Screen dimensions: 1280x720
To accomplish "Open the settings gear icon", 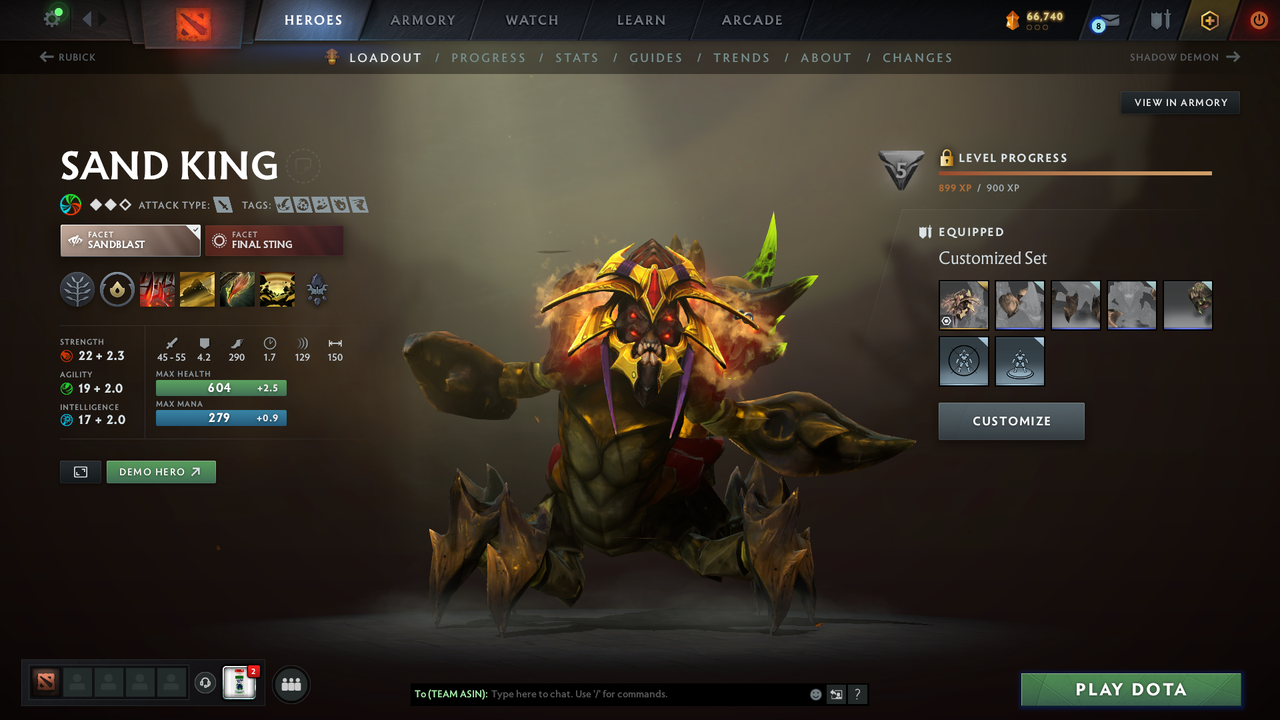I will tap(53, 18).
